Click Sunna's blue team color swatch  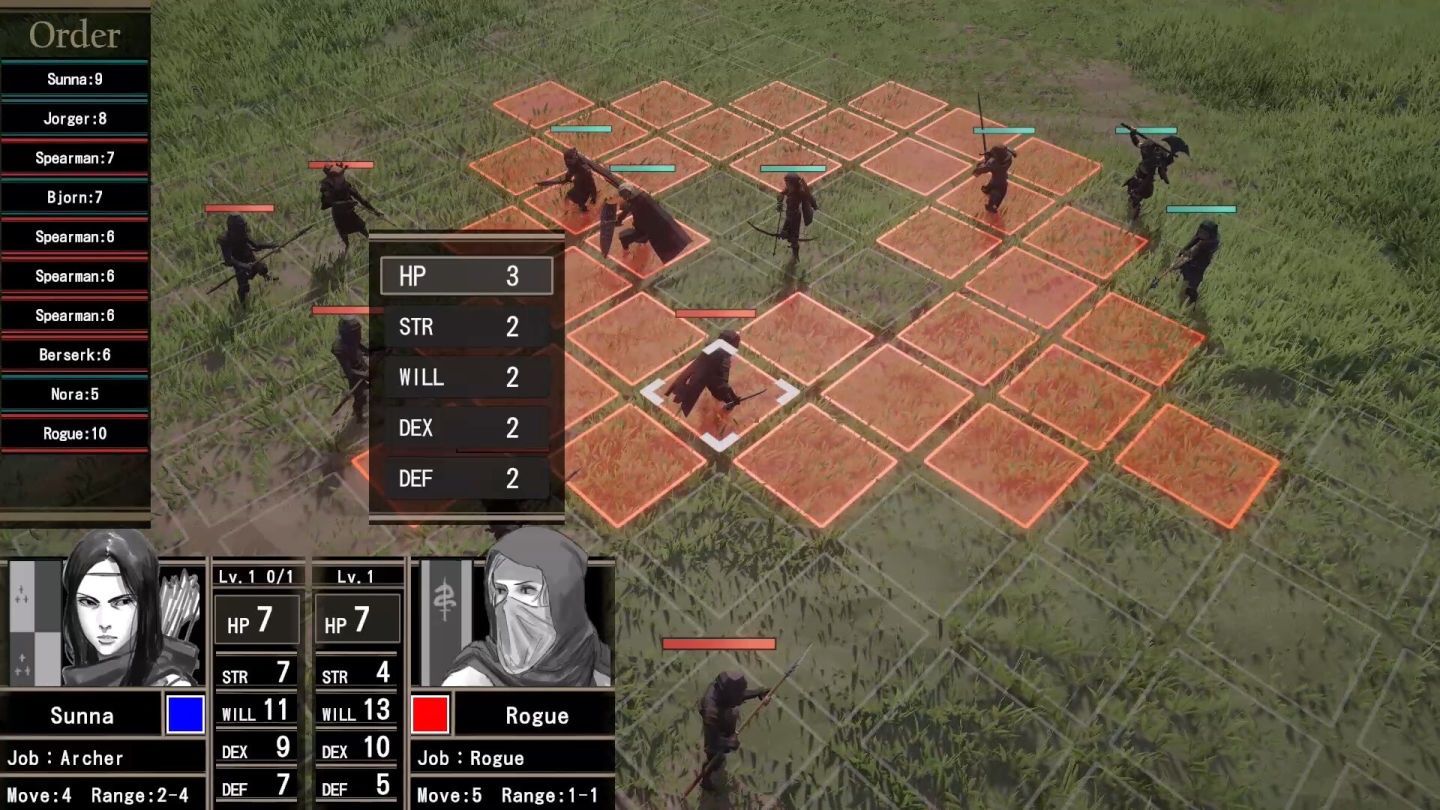(x=185, y=714)
